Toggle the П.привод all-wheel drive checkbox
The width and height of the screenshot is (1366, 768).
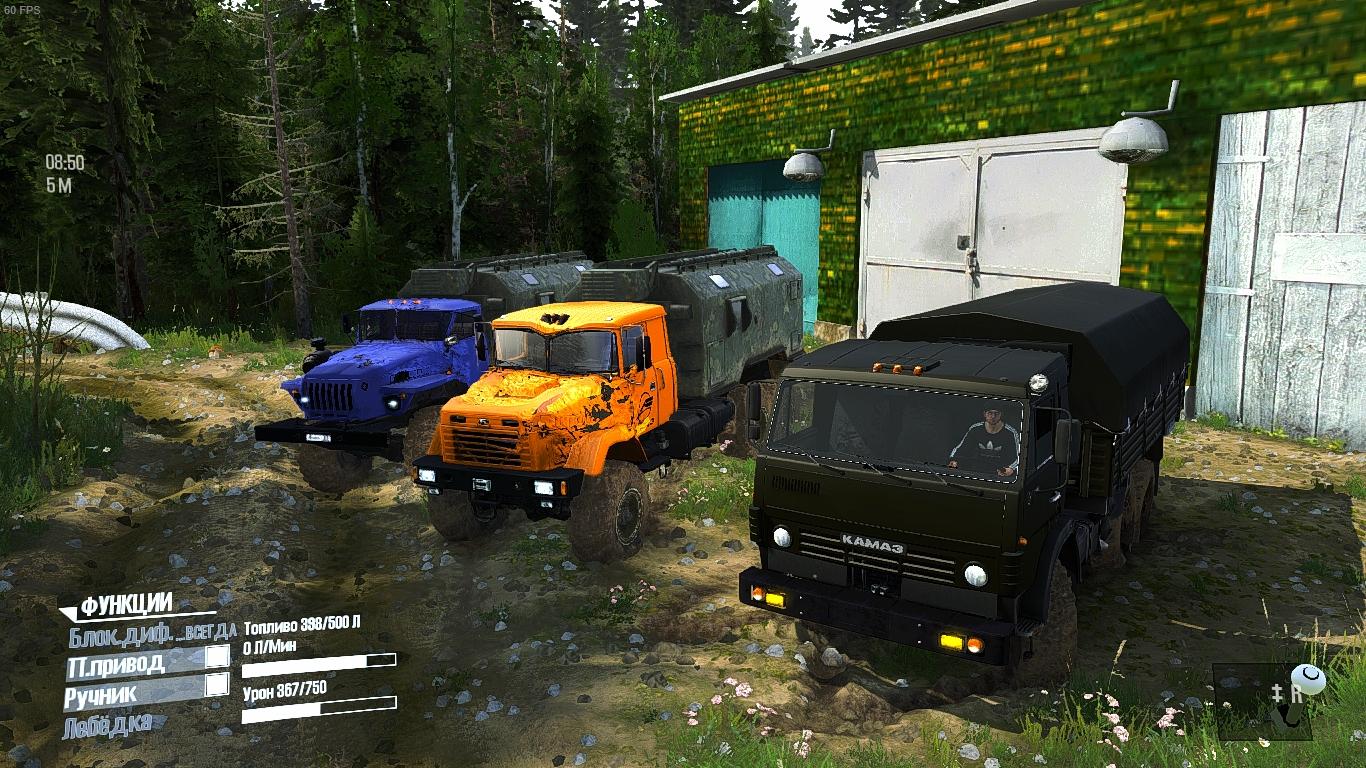[x=217, y=657]
